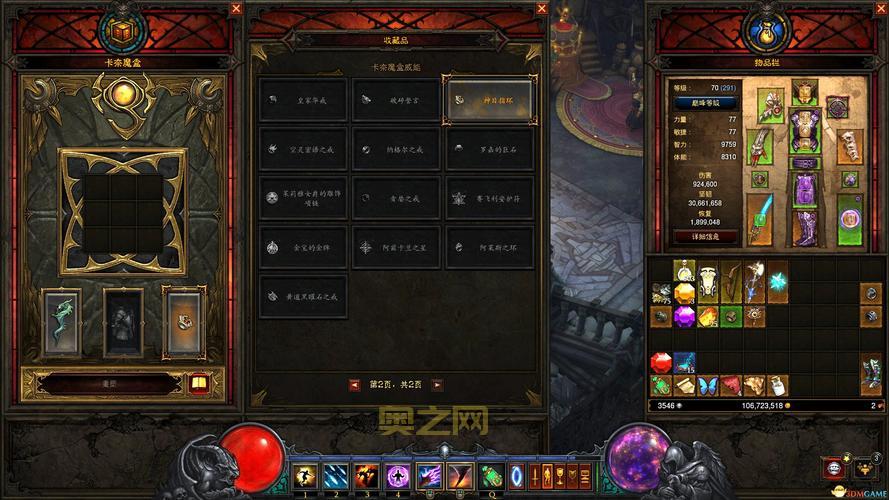Go to the previous collection page
Screen dimensions: 889x500
click(x=355, y=384)
